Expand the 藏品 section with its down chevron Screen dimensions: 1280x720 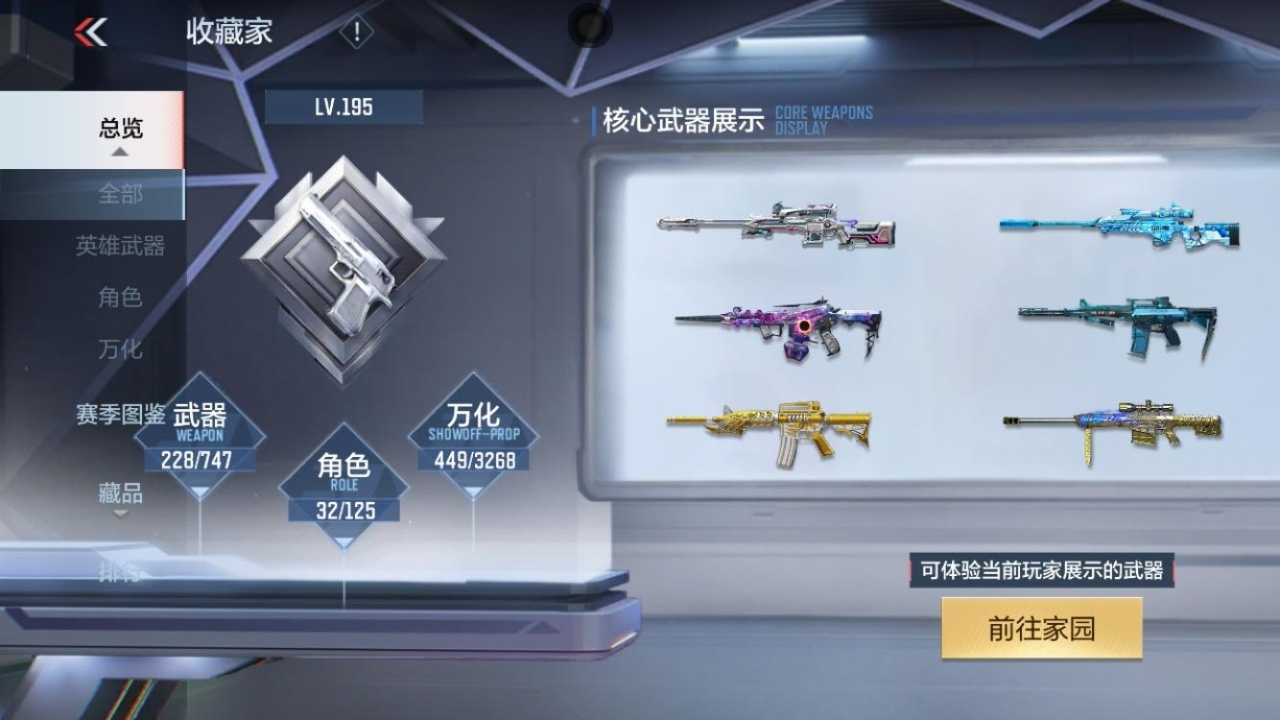tap(120, 512)
